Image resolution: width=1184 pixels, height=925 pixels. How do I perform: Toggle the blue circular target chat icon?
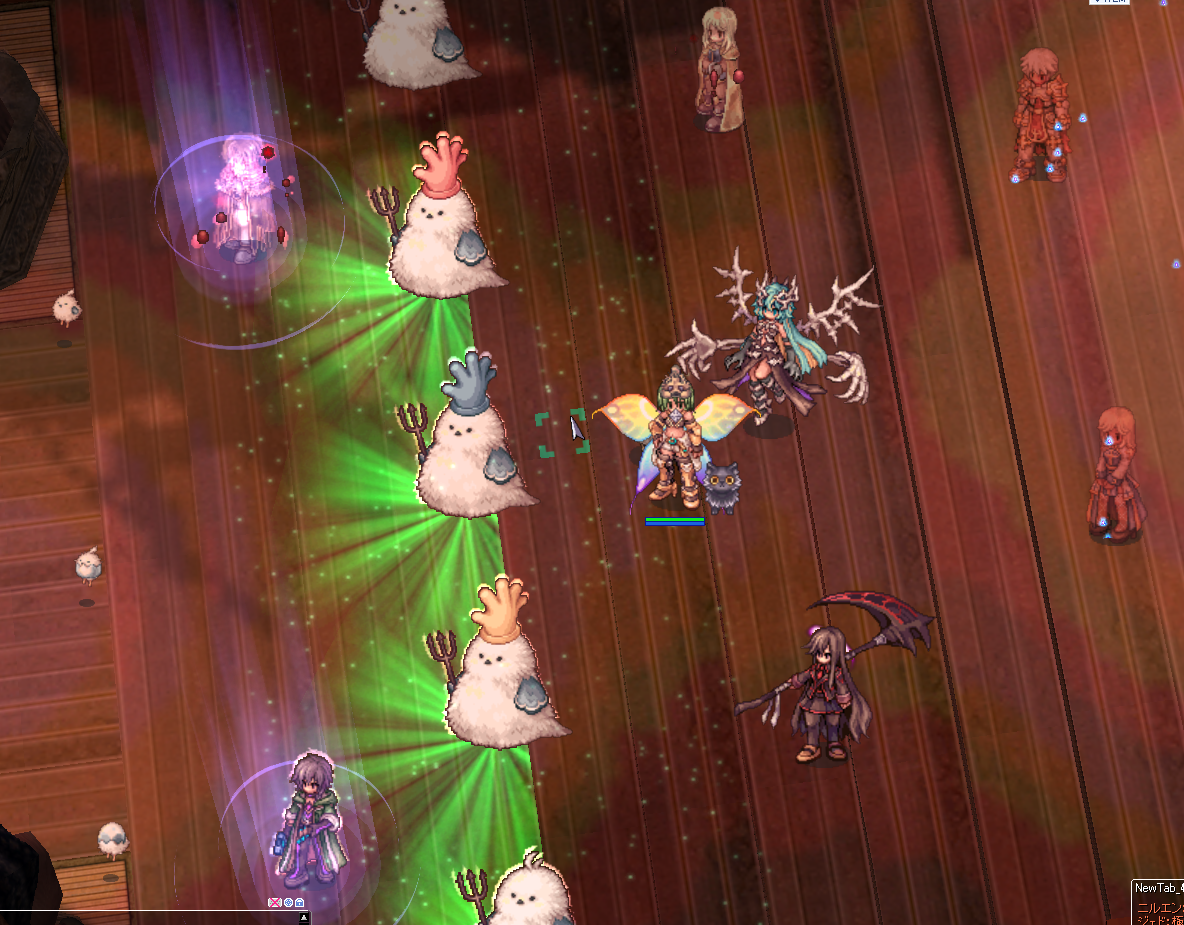click(x=288, y=903)
